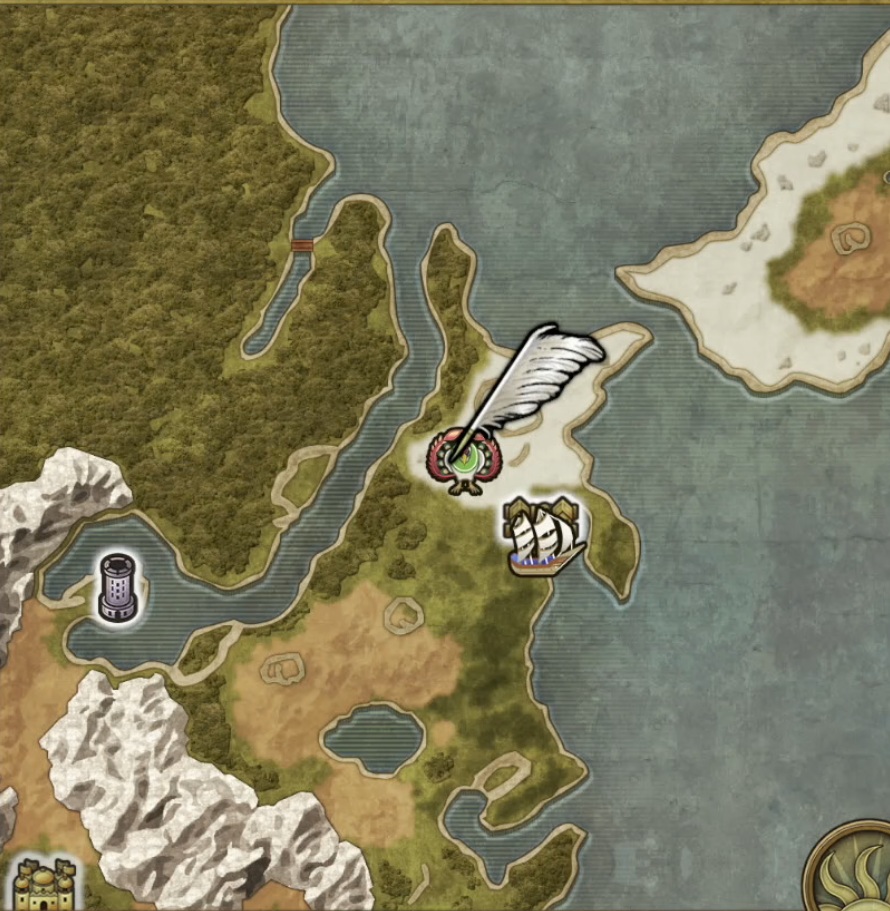
Task: Select the sailing ship port marker
Action: tap(545, 538)
